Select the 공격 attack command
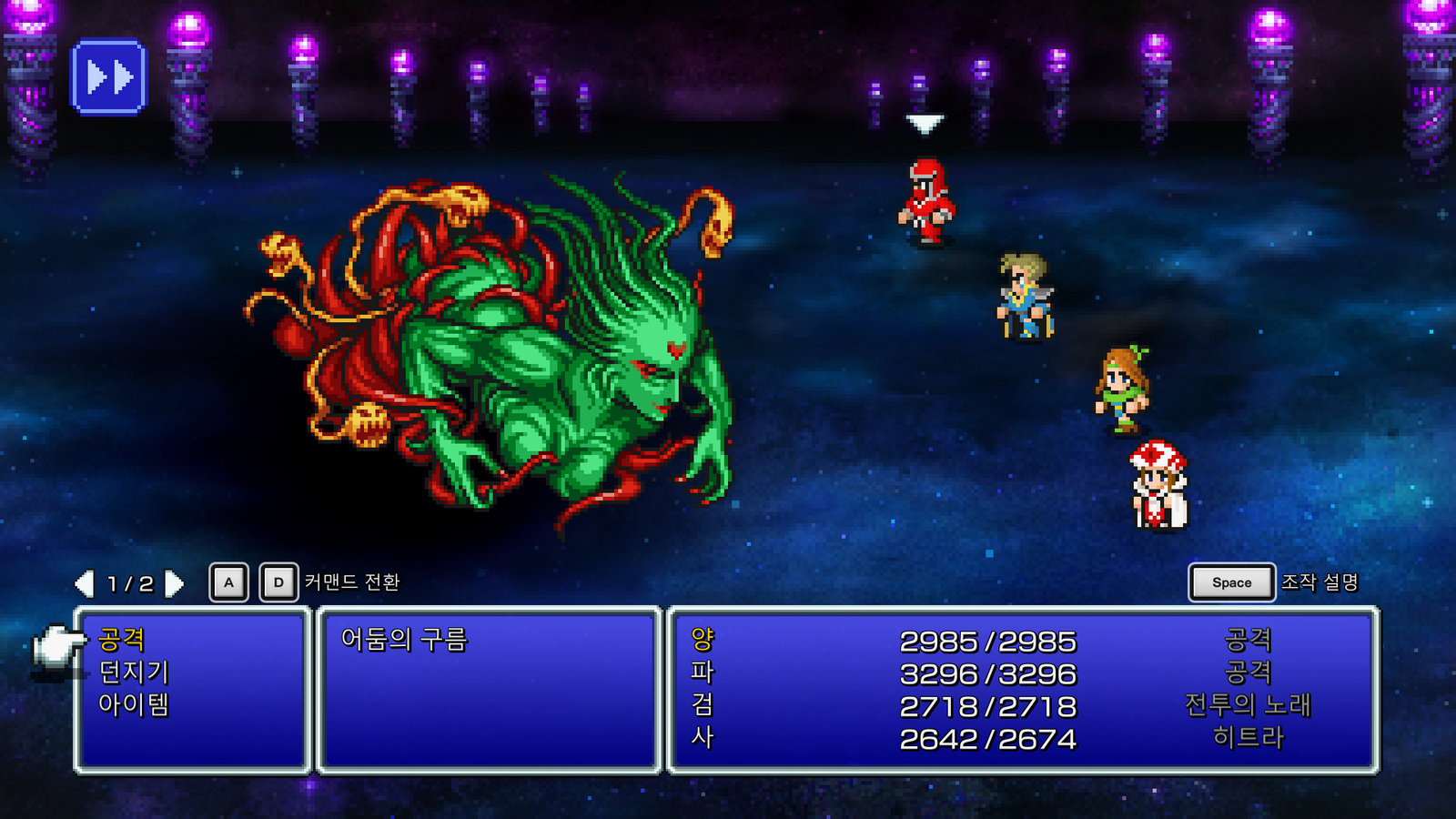1456x819 pixels. (x=122, y=640)
